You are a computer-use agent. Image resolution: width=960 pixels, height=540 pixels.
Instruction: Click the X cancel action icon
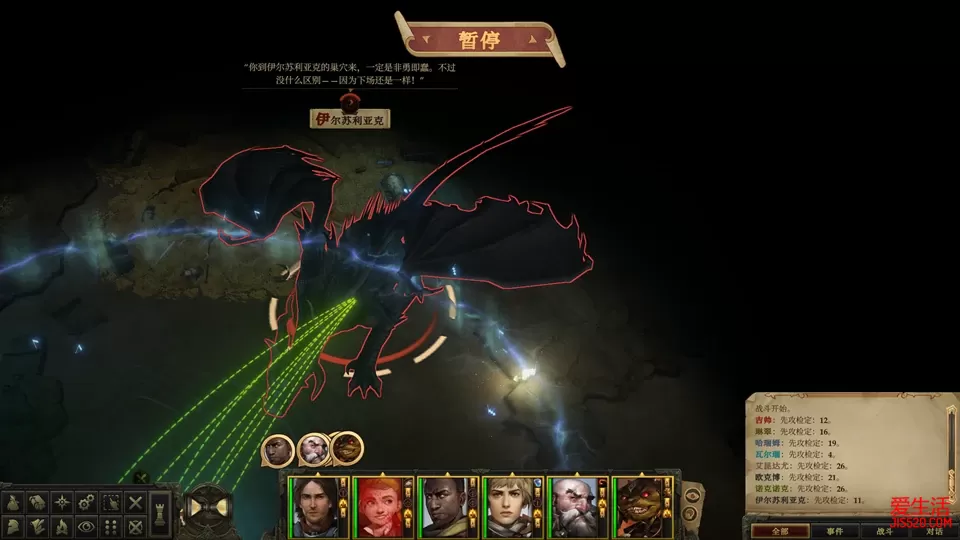point(136,502)
